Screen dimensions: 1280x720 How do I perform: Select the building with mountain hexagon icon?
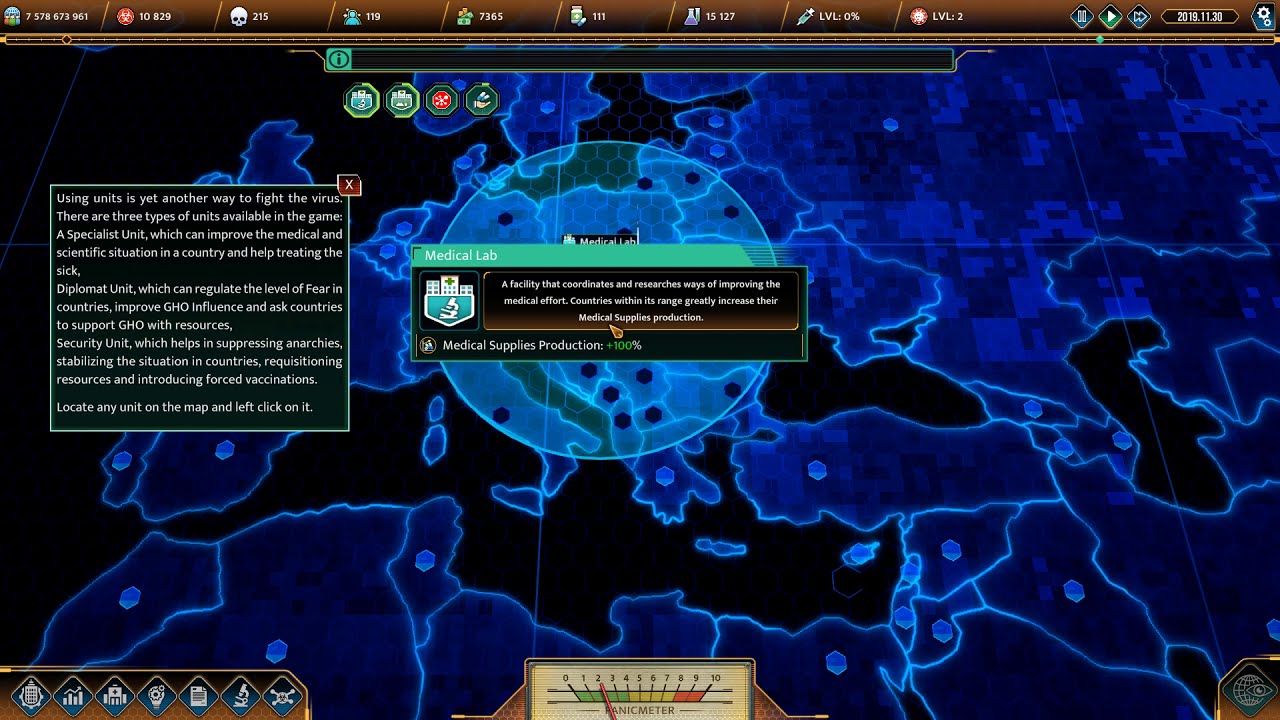tap(402, 100)
